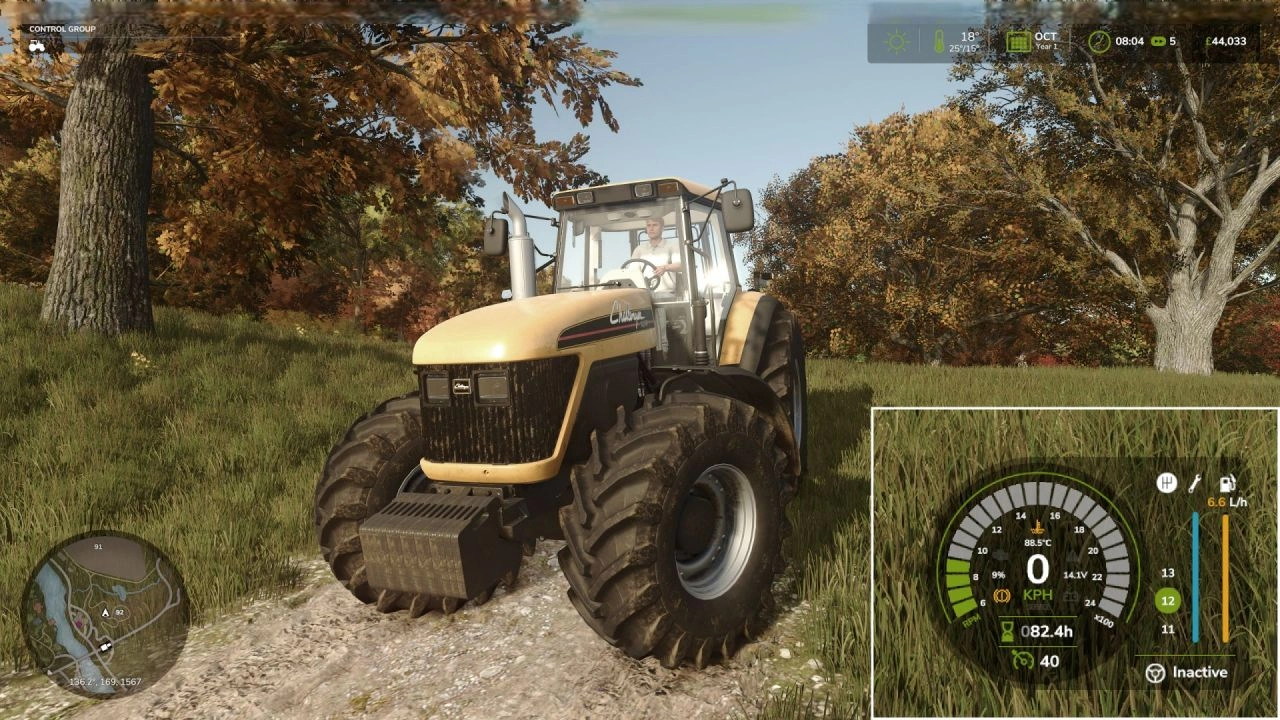
Task: Activate the Inactive status toggle
Action: point(1199,672)
